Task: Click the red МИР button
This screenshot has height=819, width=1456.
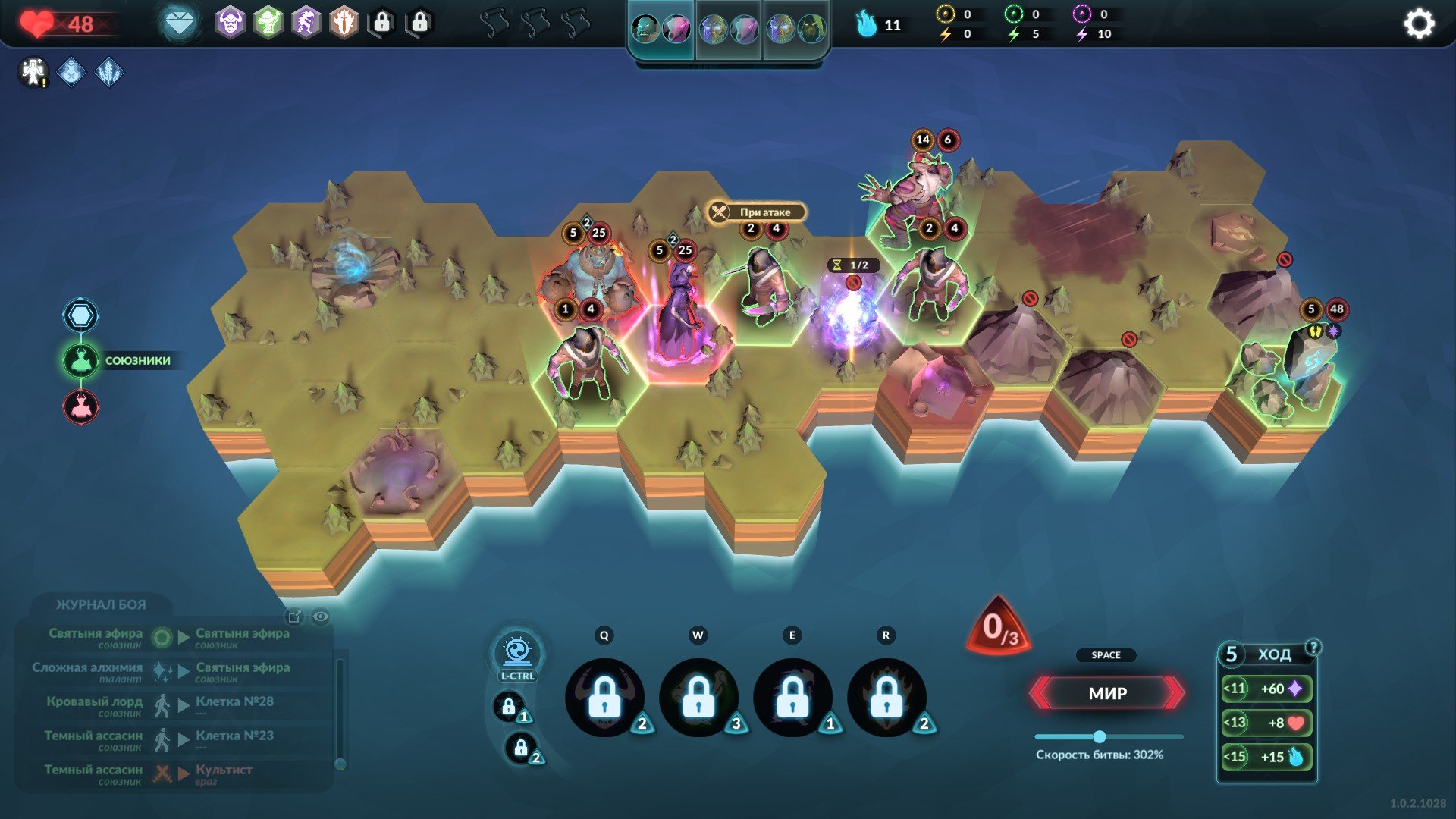Action: point(1107,693)
